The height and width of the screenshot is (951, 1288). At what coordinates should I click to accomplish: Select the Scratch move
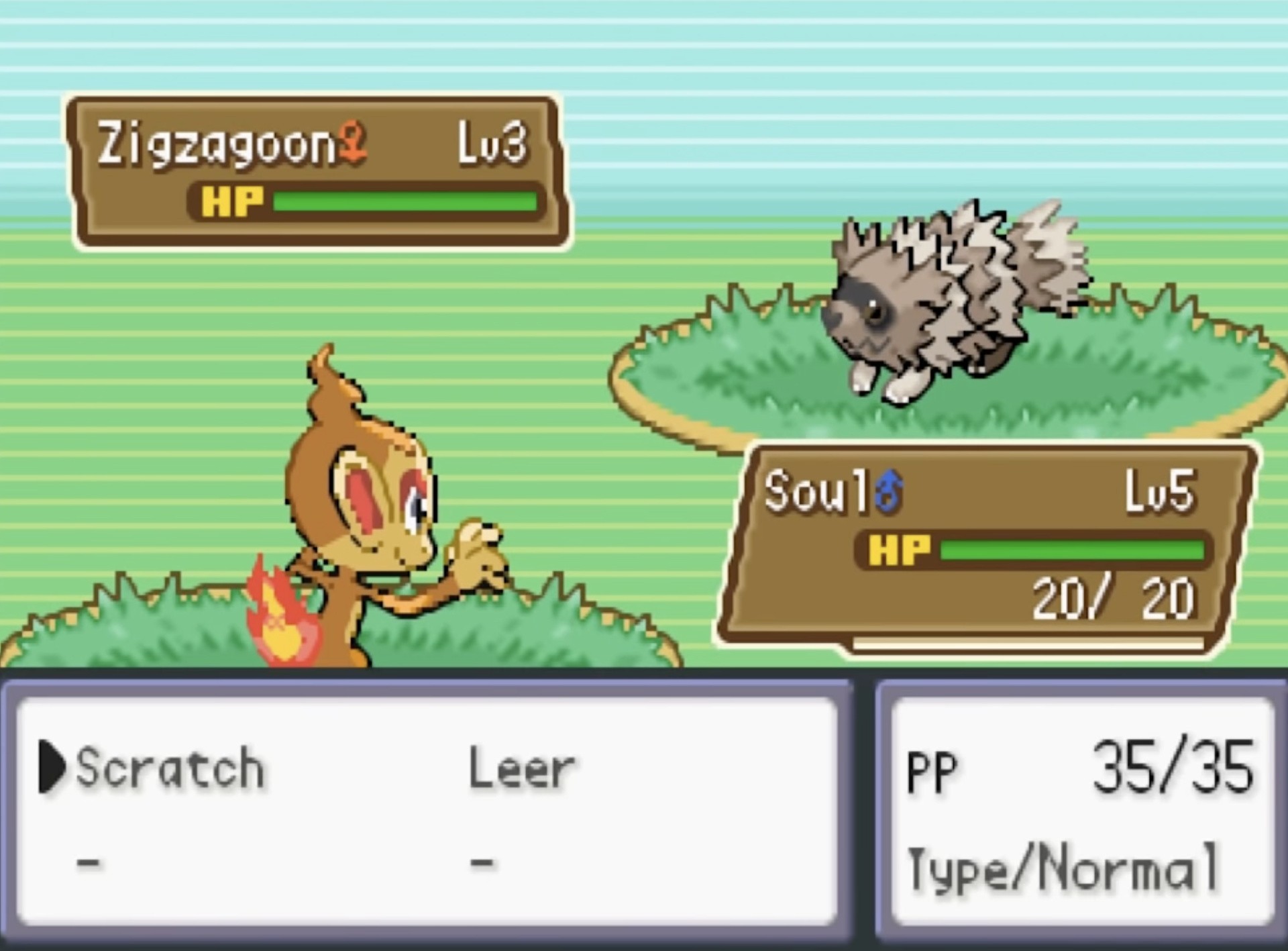coord(170,767)
